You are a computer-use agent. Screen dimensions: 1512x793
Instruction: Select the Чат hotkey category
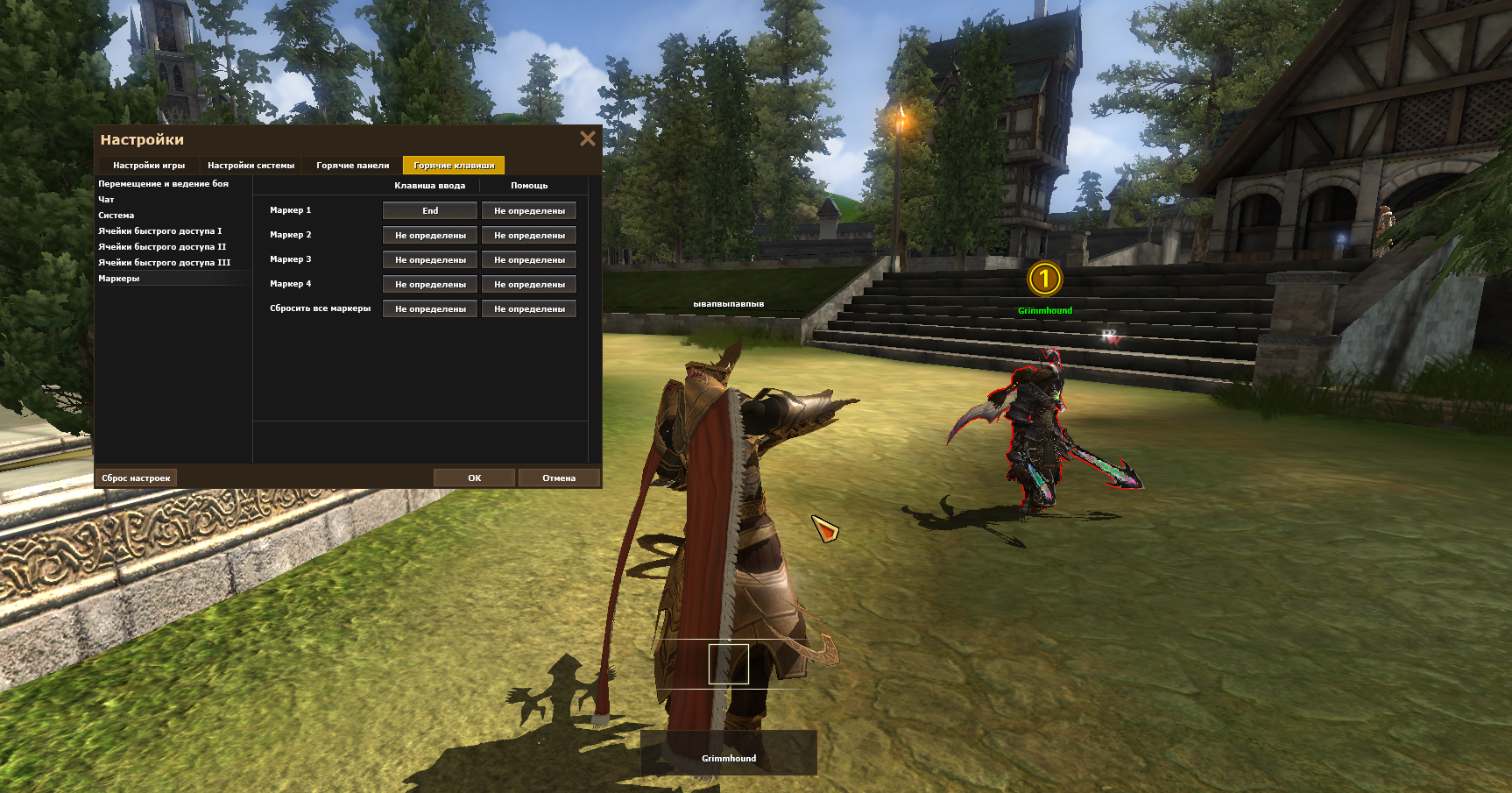(106, 200)
